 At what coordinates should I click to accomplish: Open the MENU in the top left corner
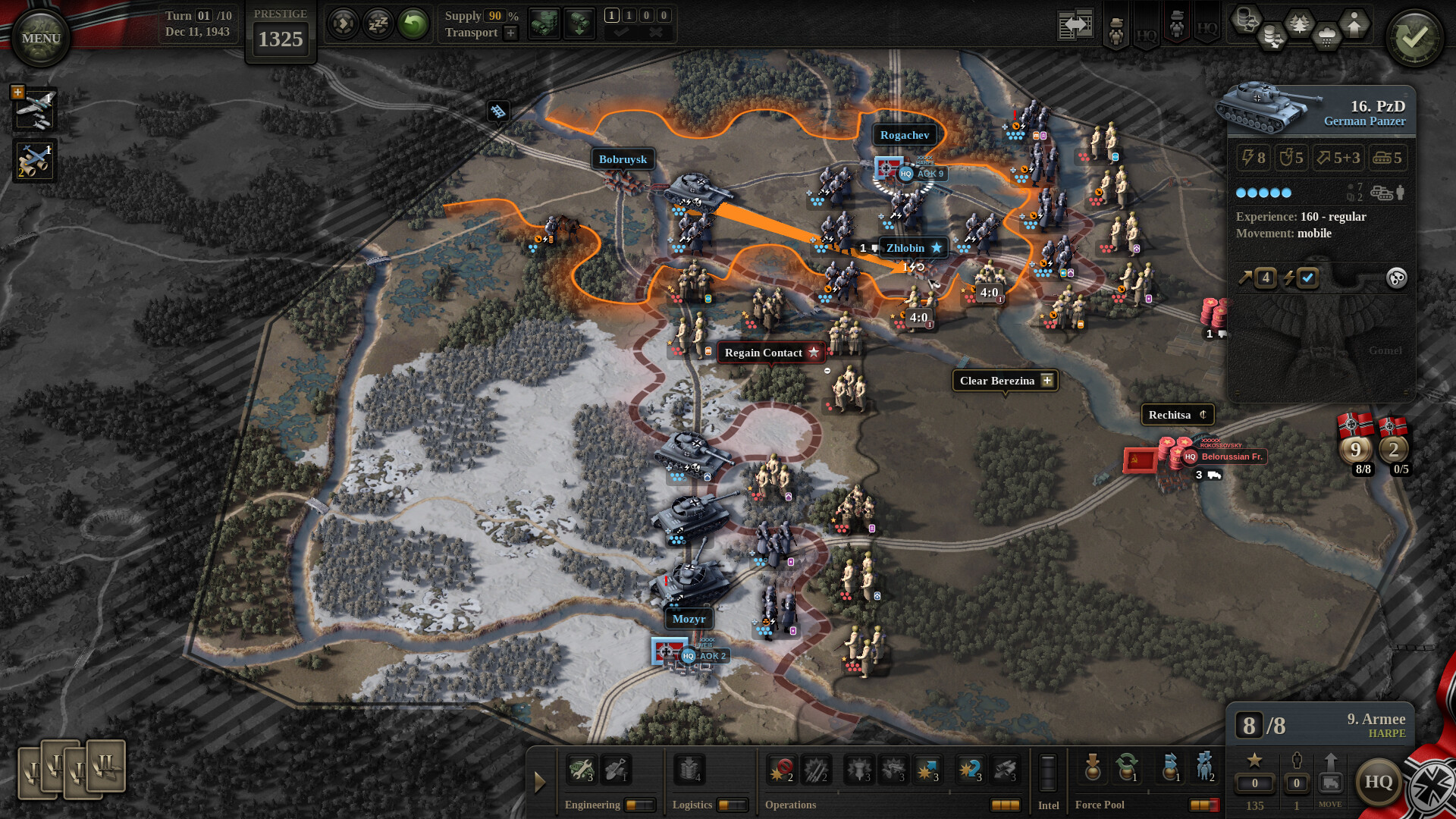pos(39,38)
